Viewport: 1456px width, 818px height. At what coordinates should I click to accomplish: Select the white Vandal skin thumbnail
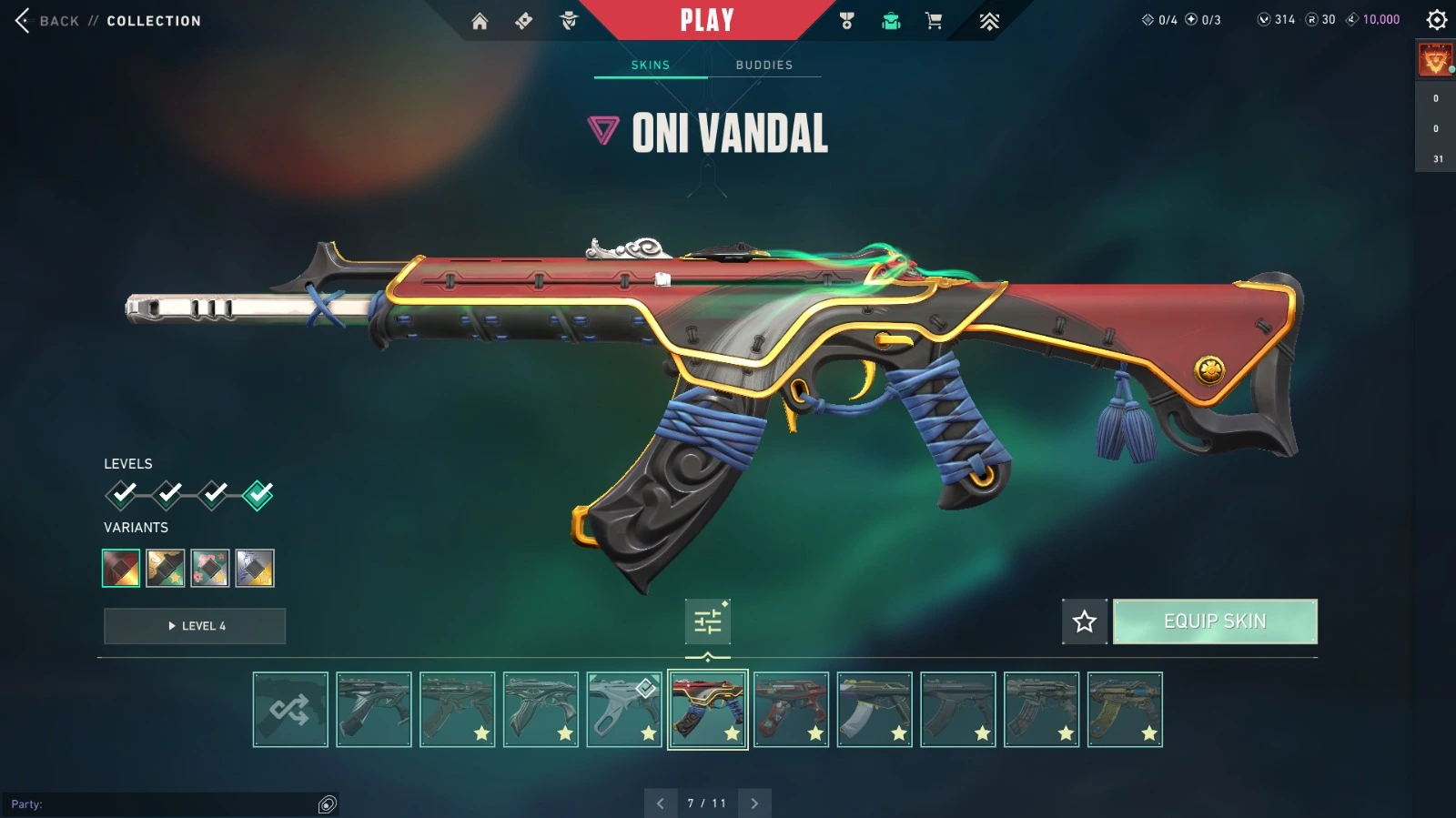tap(624, 710)
